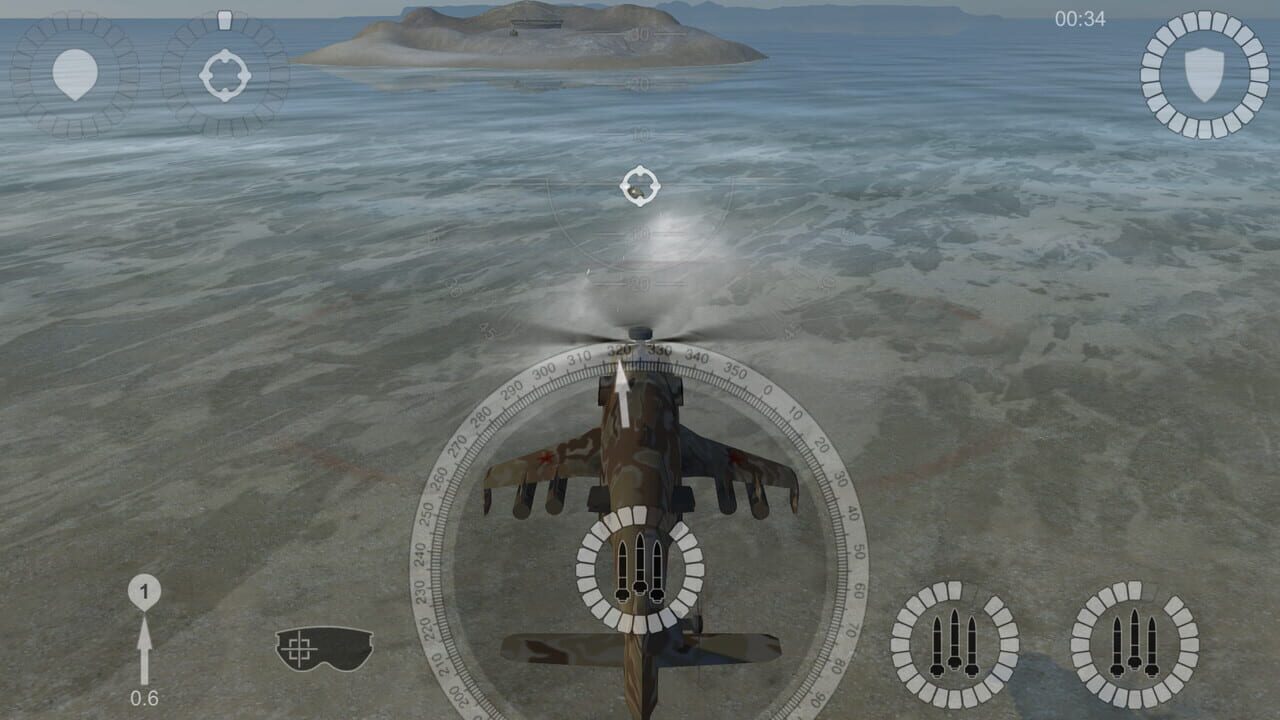The height and width of the screenshot is (720, 1280).
Task: Select the target lock crosshair control
Action: pos(225,72)
